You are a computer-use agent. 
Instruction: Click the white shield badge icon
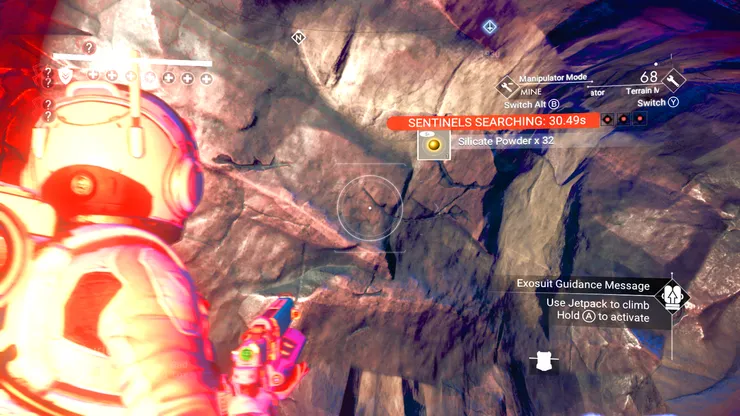point(543,362)
